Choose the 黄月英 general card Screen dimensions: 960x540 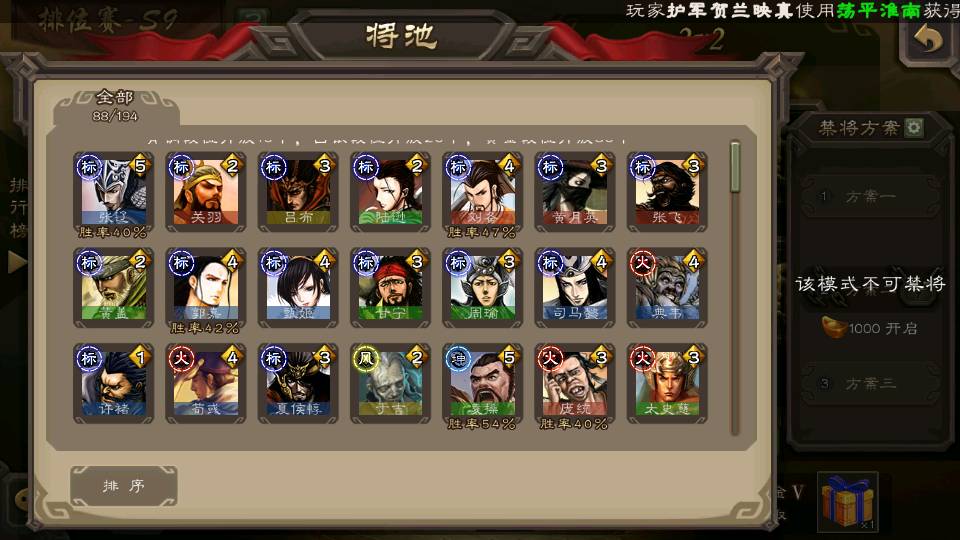pos(575,190)
